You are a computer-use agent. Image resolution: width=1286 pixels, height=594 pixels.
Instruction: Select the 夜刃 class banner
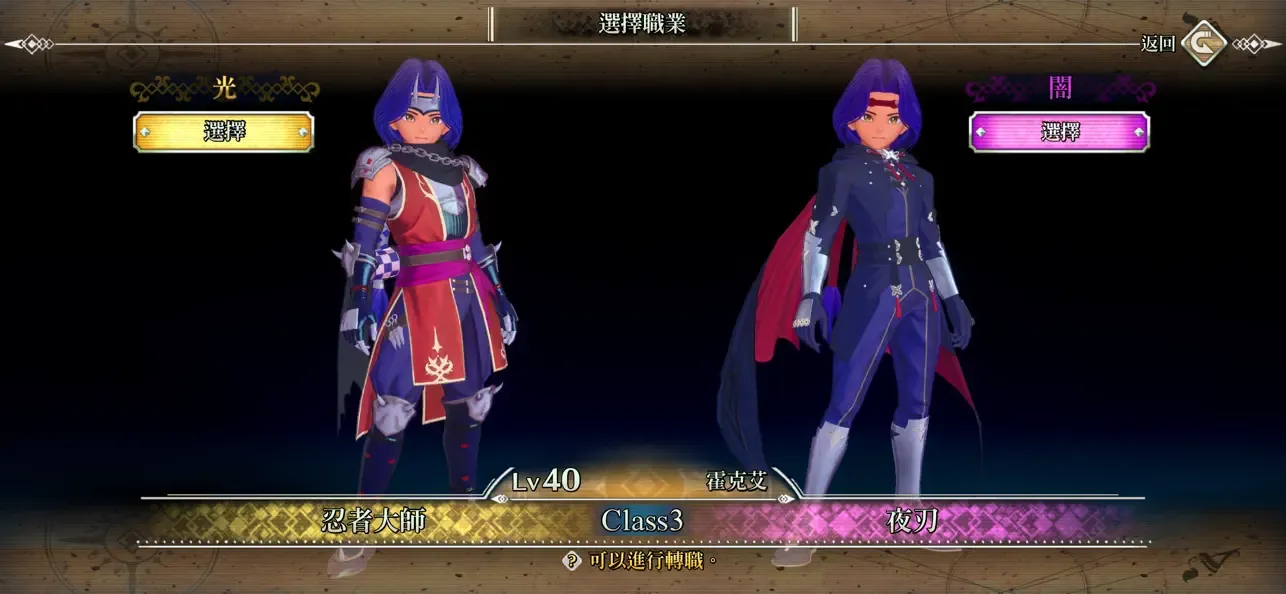[912, 520]
